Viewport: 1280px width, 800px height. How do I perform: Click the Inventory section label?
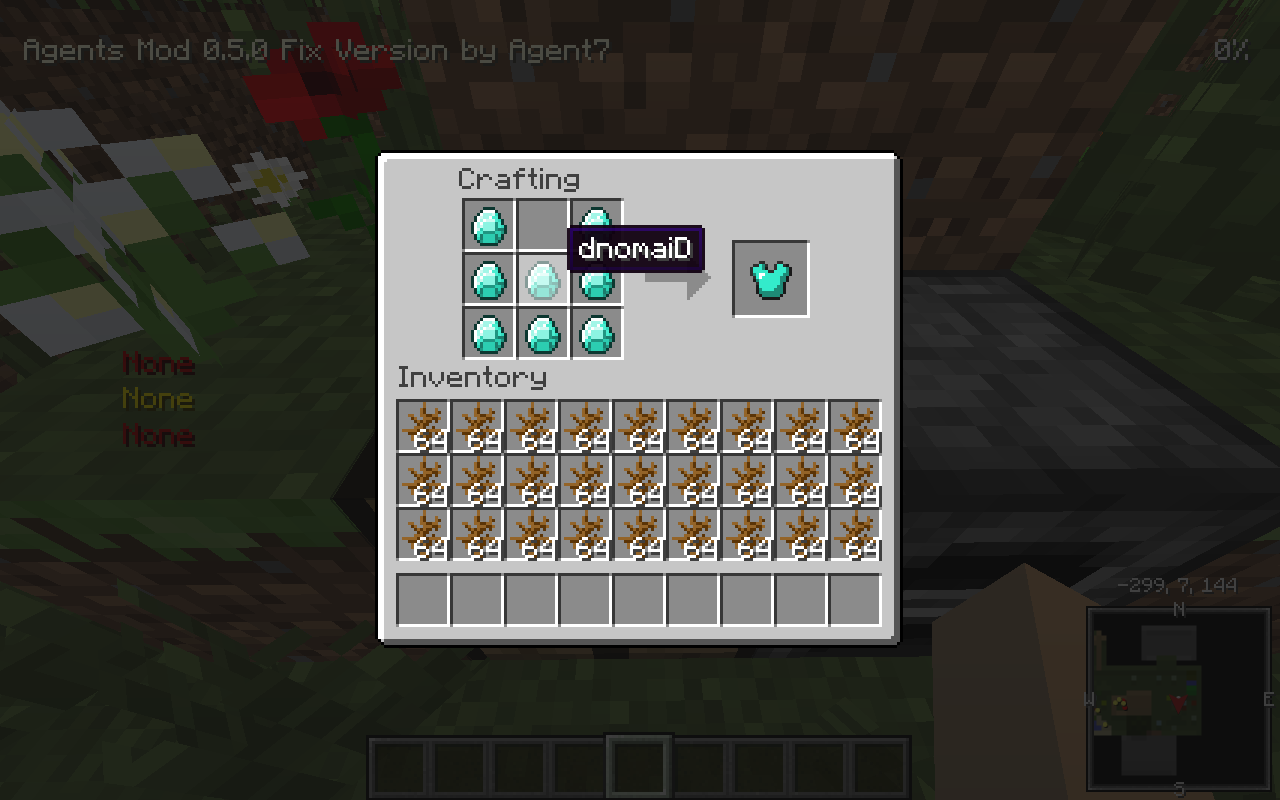click(471, 378)
